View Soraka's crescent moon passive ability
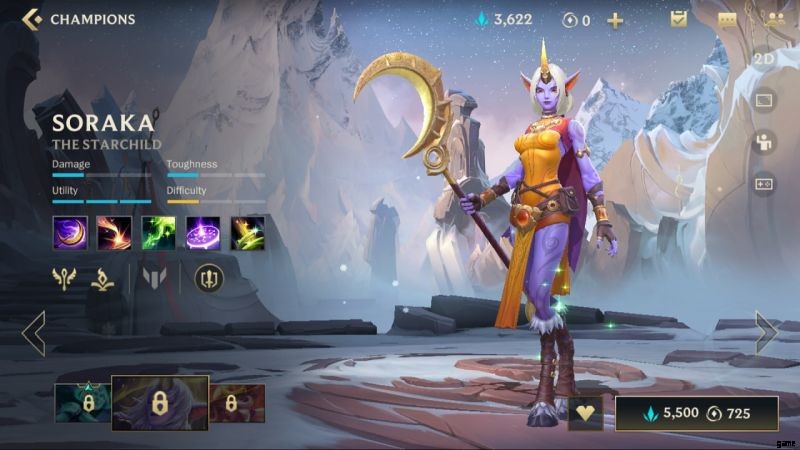 [x=70, y=233]
